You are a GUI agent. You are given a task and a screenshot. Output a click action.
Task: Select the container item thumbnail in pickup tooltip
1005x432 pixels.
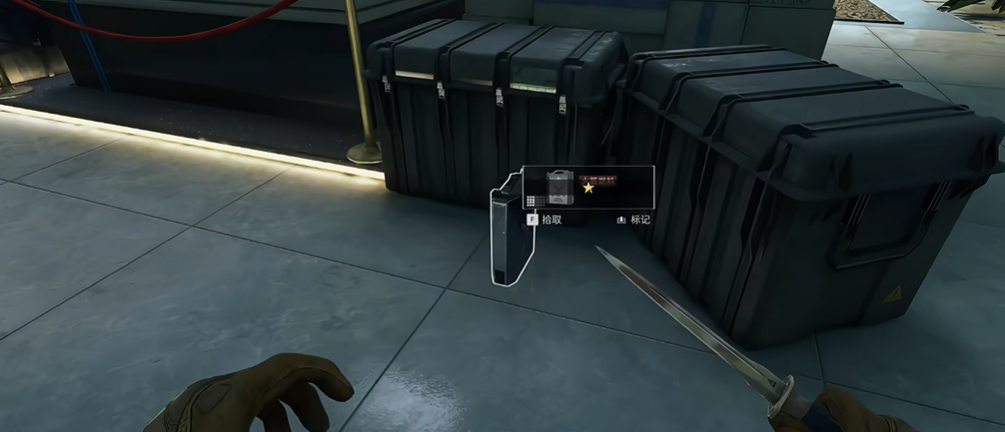tap(560, 186)
